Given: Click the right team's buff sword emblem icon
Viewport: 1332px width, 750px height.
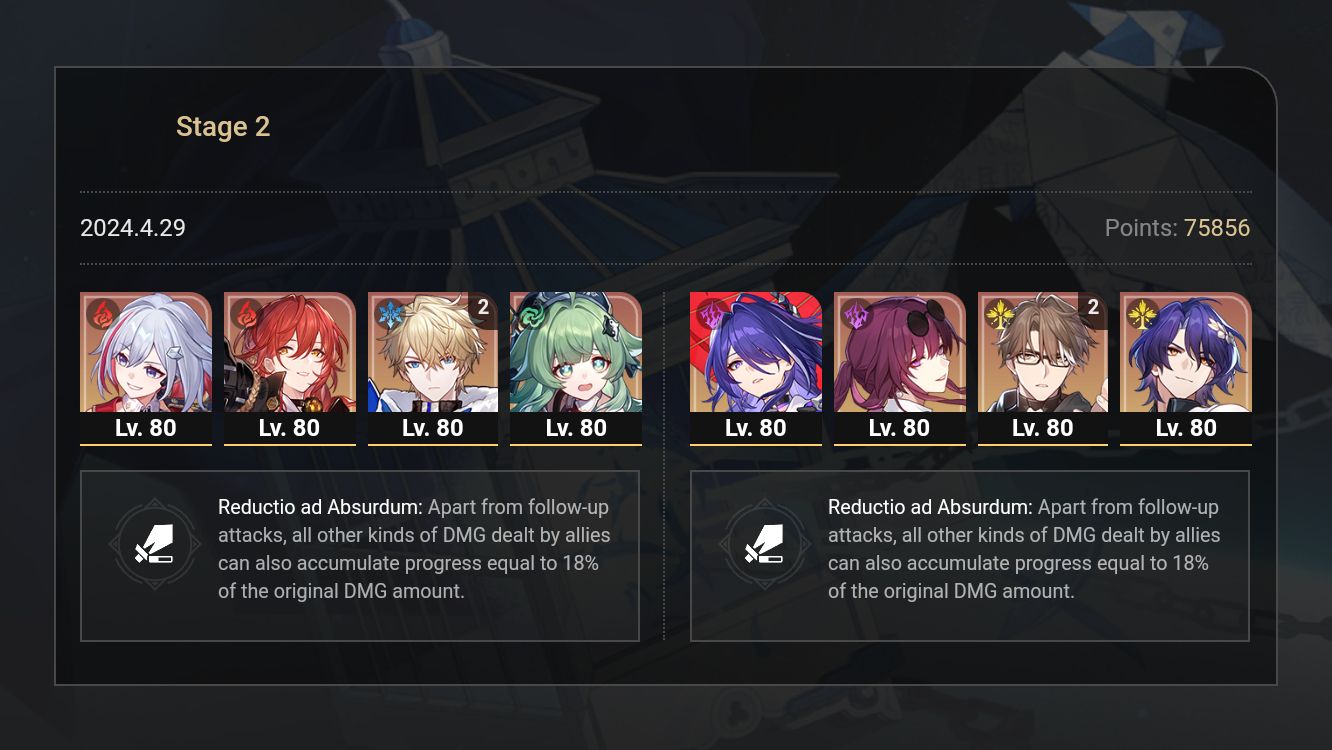Looking at the screenshot, I should (x=766, y=544).
